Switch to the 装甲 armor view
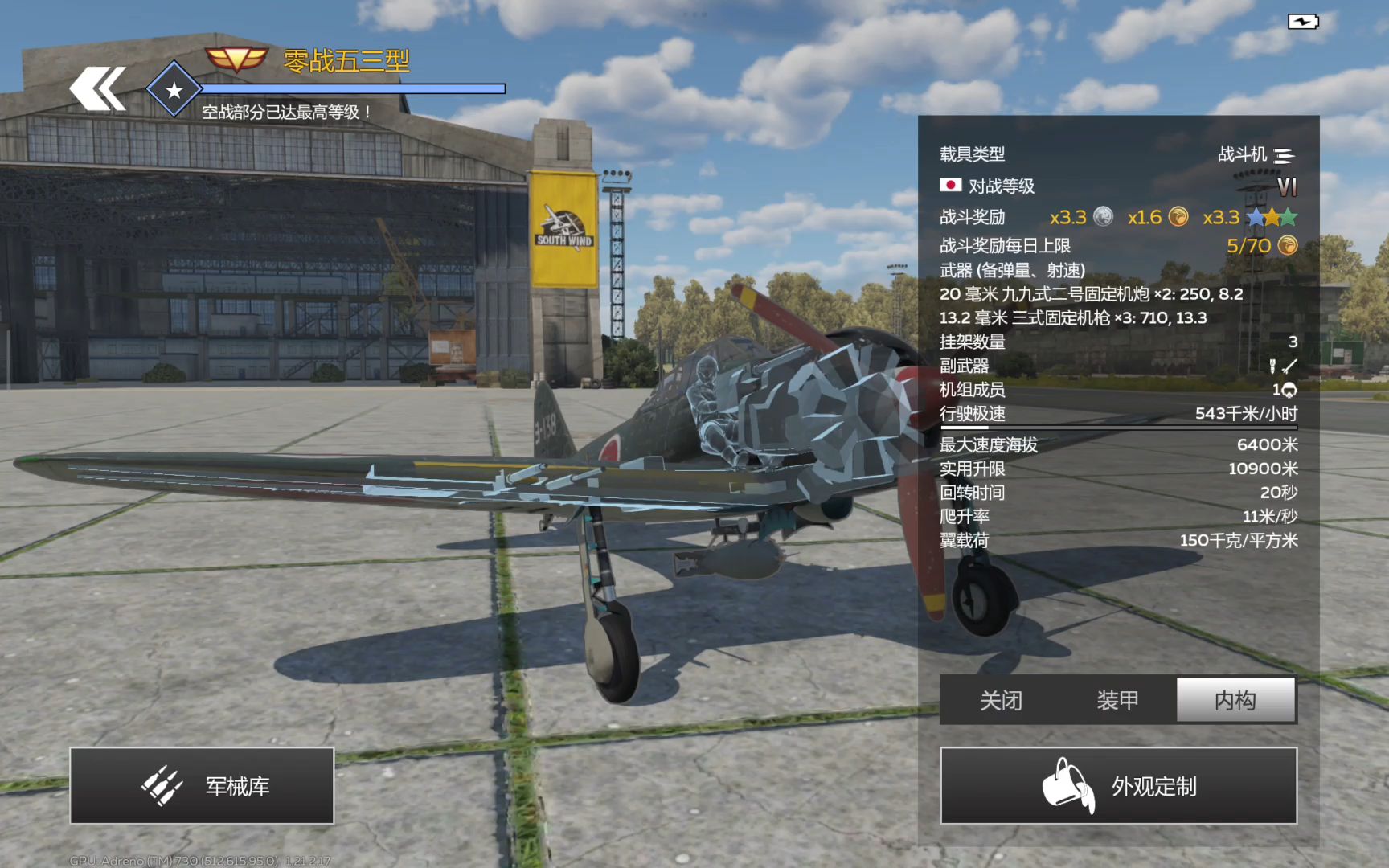The height and width of the screenshot is (868, 1389). (1117, 700)
